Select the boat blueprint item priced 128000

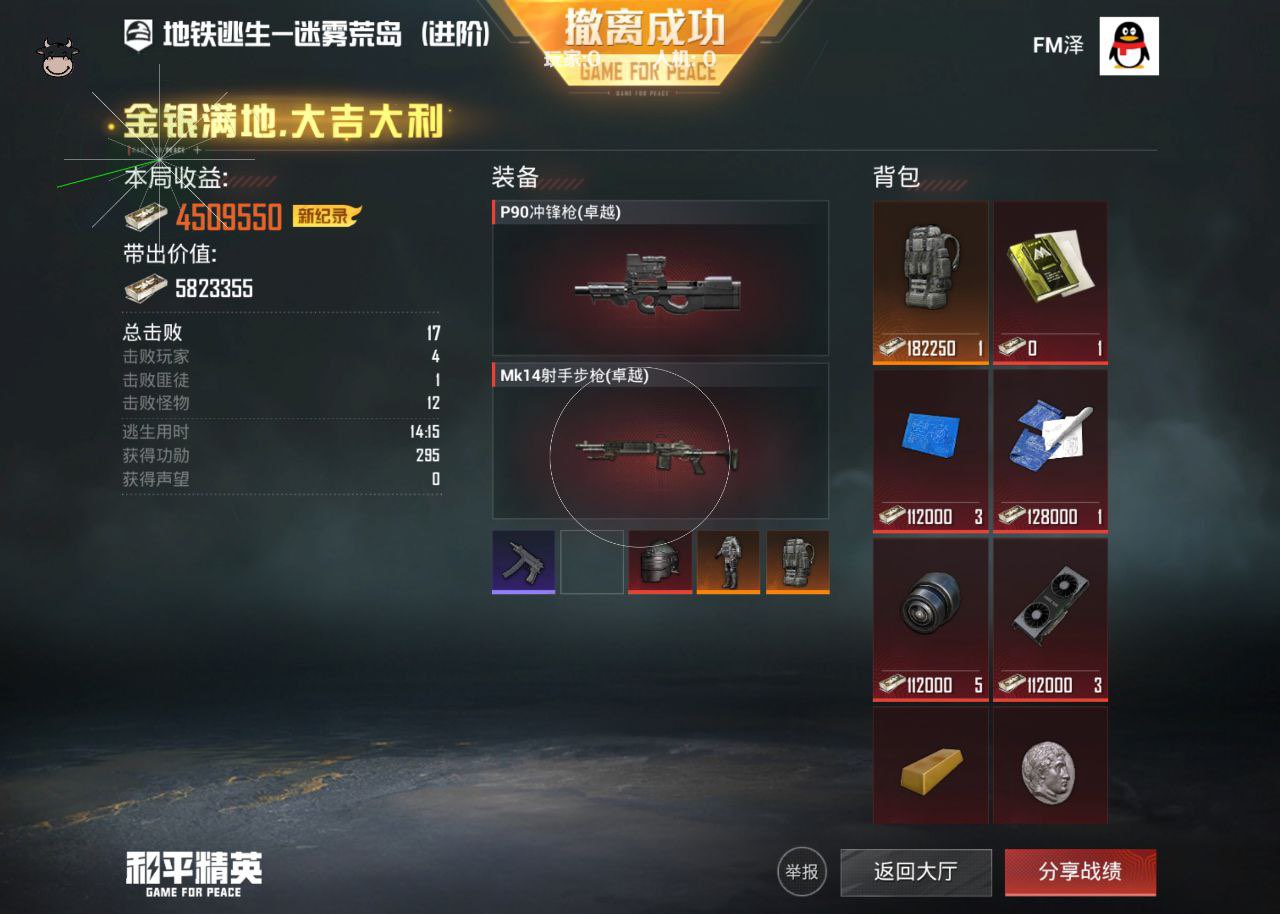tap(1049, 440)
